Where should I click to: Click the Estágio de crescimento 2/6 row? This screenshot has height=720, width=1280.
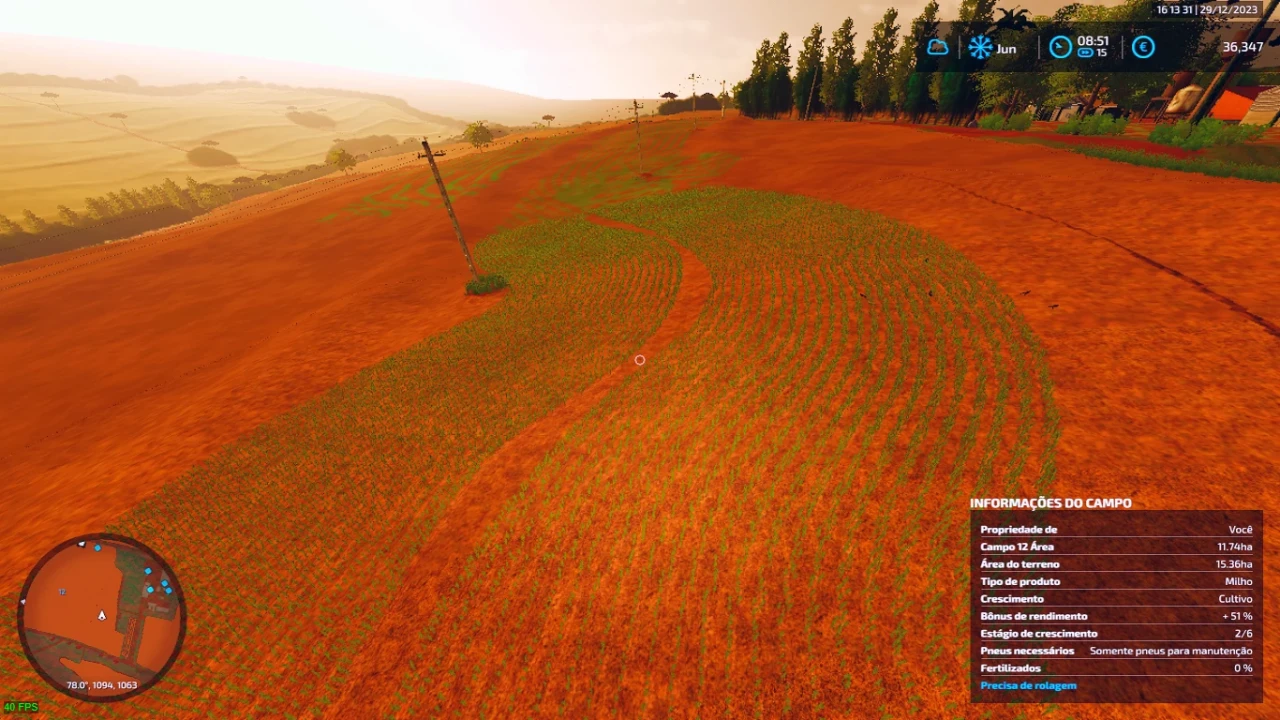(1115, 633)
